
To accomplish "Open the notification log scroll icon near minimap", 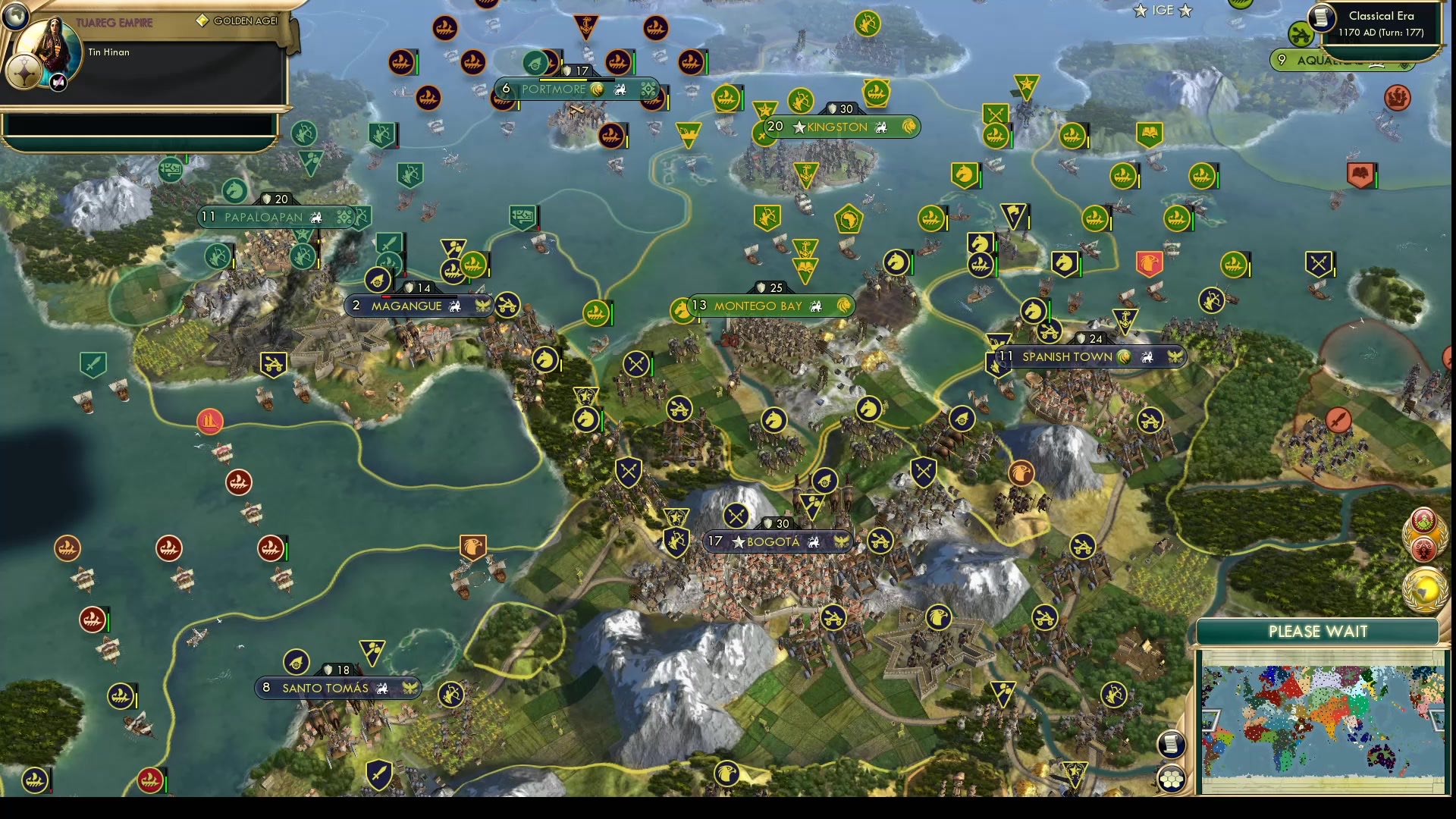I will click(1171, 745).
